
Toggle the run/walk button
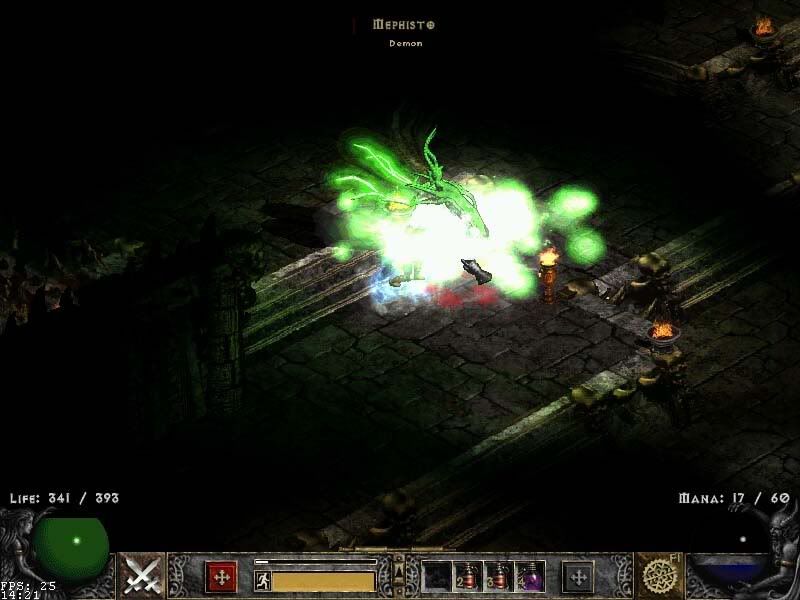[262, 580]
